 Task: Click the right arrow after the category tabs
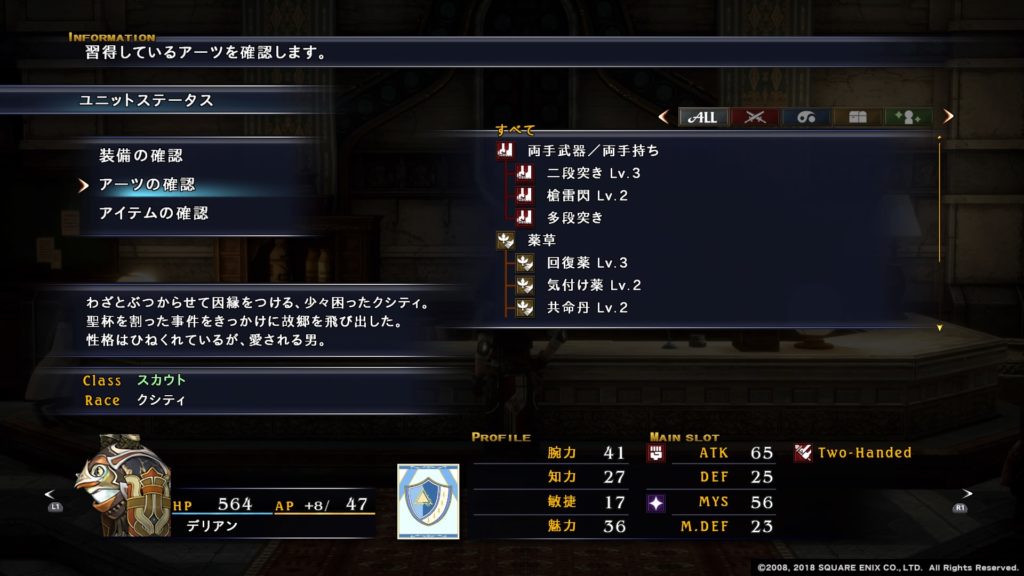948,117
